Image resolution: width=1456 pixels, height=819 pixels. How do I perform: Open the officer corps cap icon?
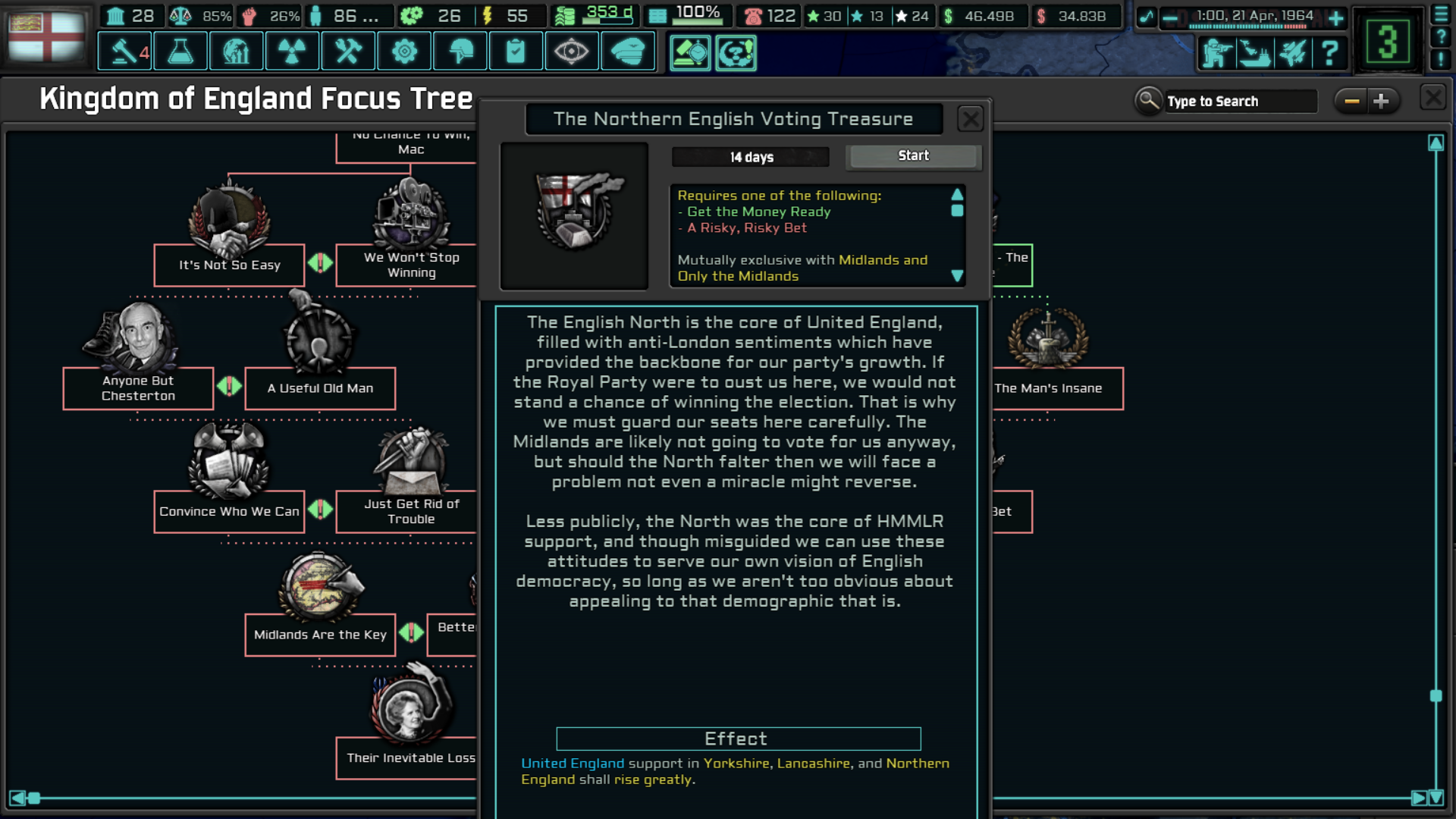pos(629,51)
